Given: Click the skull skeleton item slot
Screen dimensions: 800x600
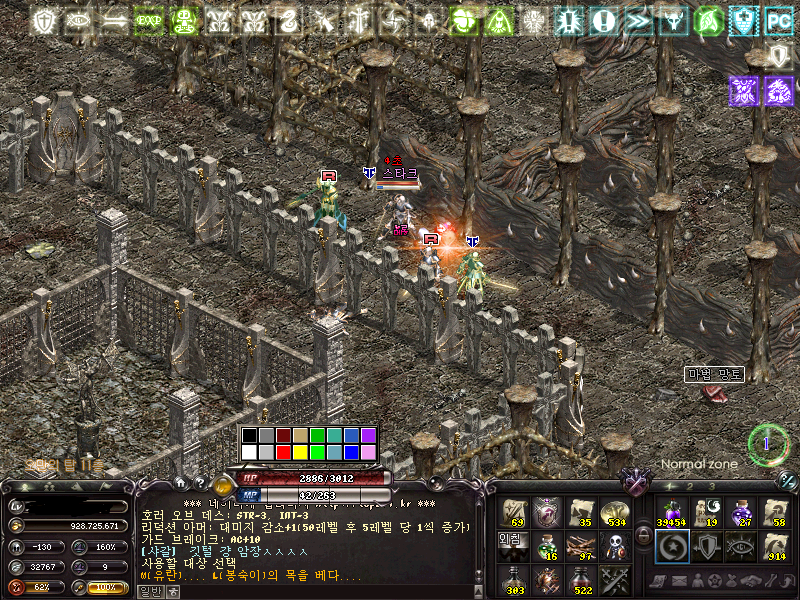Looking at the screenshot, I should pyautogui.click(x=615, y=546).
